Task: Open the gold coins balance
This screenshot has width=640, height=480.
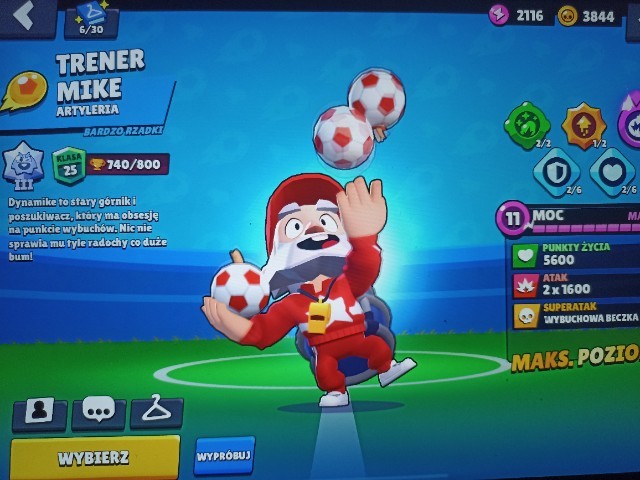Action: click(x=587, y=15)
